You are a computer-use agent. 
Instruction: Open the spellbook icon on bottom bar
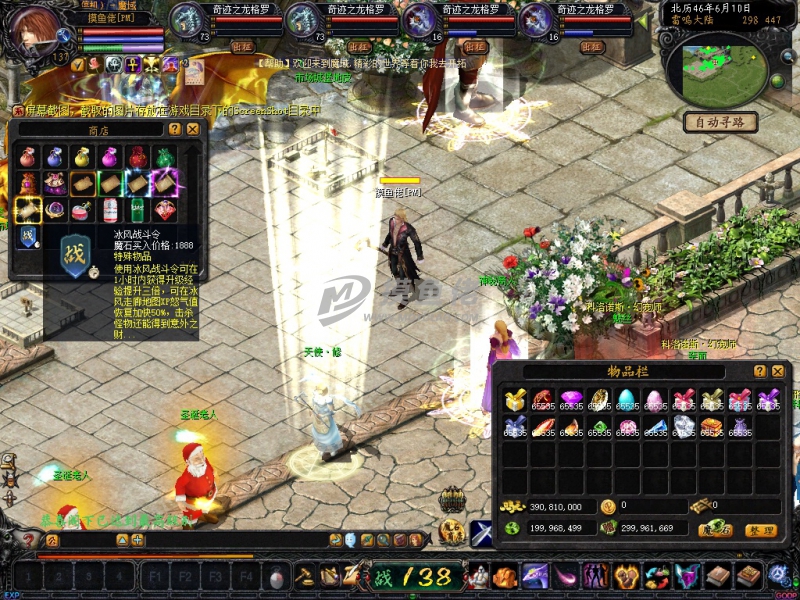pos(722,575)
